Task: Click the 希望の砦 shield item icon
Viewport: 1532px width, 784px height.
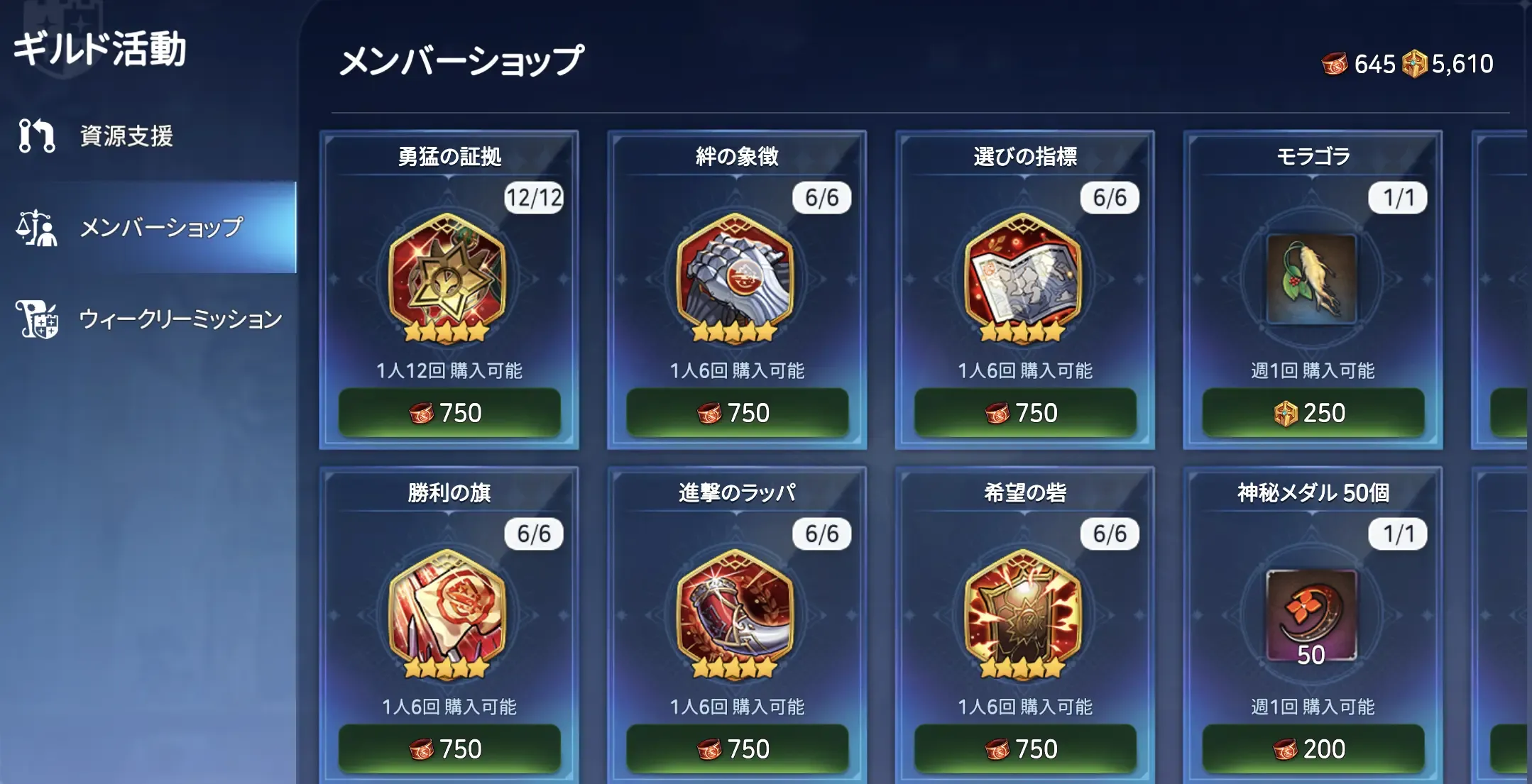Action: click(x=1024, y=616)
